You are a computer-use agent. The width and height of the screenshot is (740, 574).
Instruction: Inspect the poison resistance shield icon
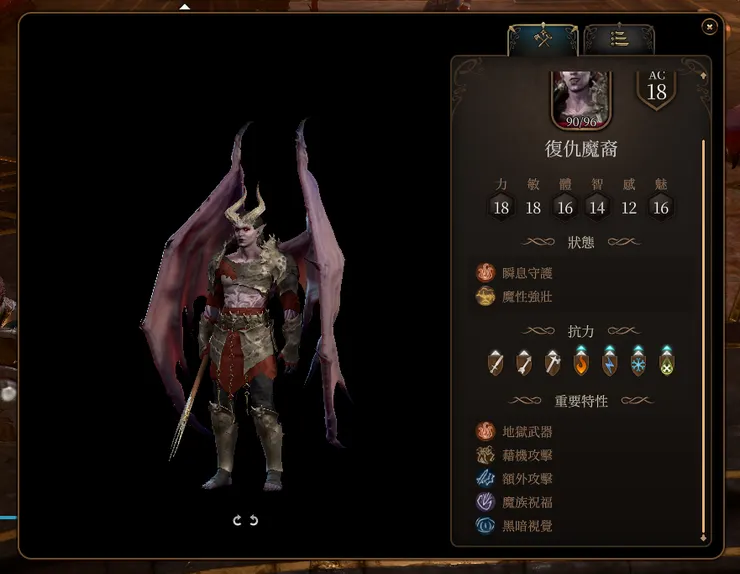click(x=666, y=363)
